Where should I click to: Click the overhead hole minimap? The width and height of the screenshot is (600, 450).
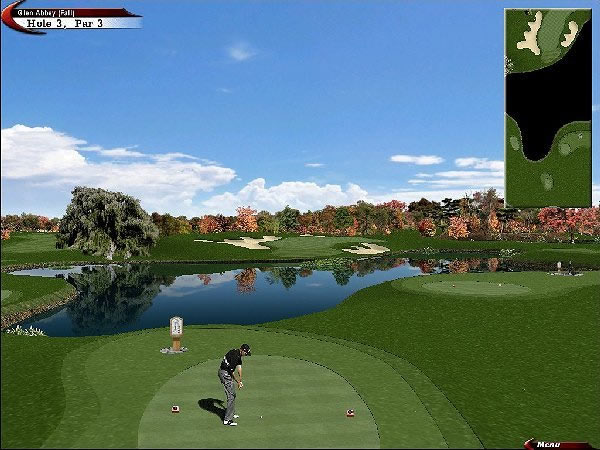[547, 107]
